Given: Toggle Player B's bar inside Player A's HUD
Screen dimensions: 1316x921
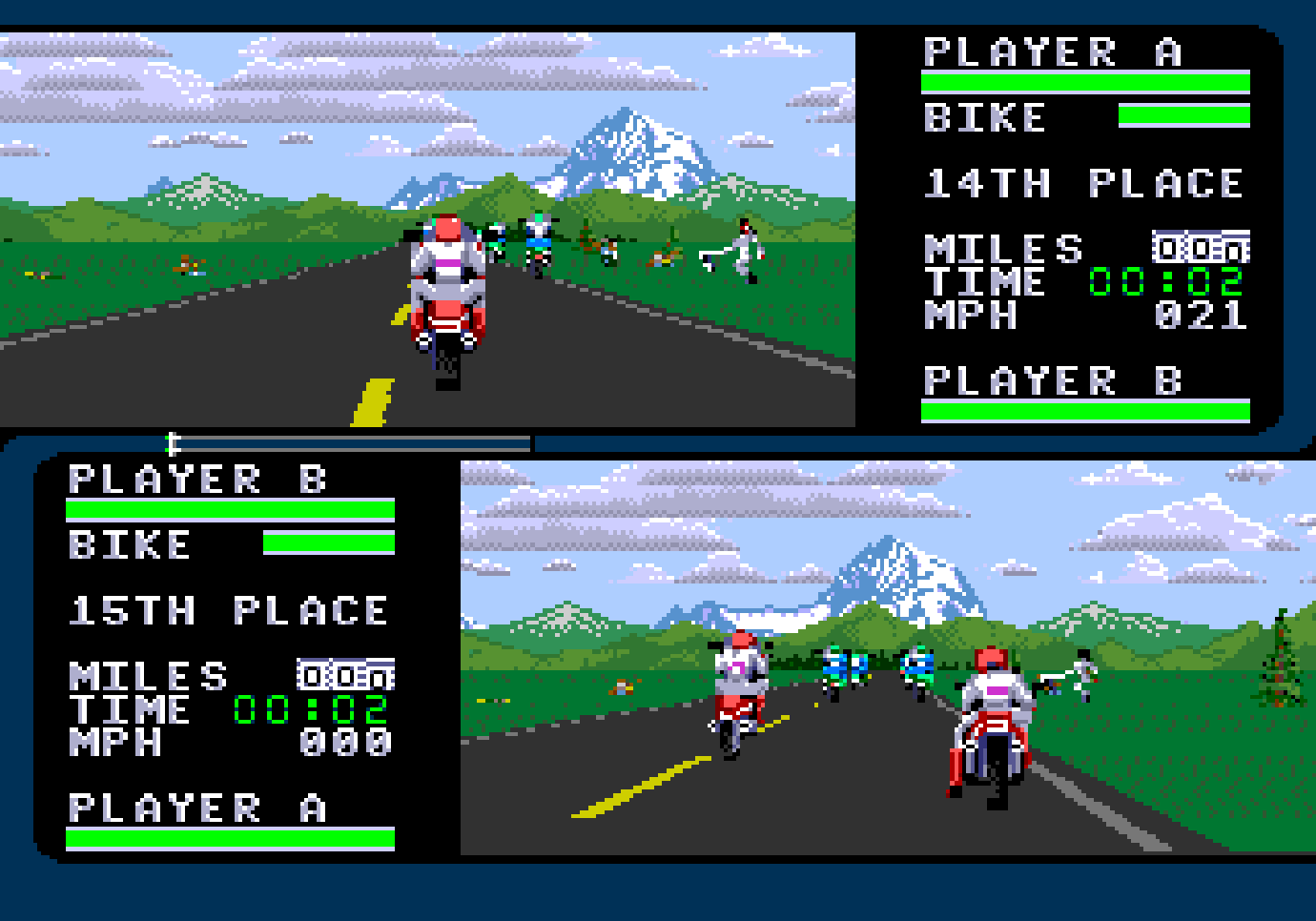Looking at the screenshot, I should click(x=1085, y=410).
